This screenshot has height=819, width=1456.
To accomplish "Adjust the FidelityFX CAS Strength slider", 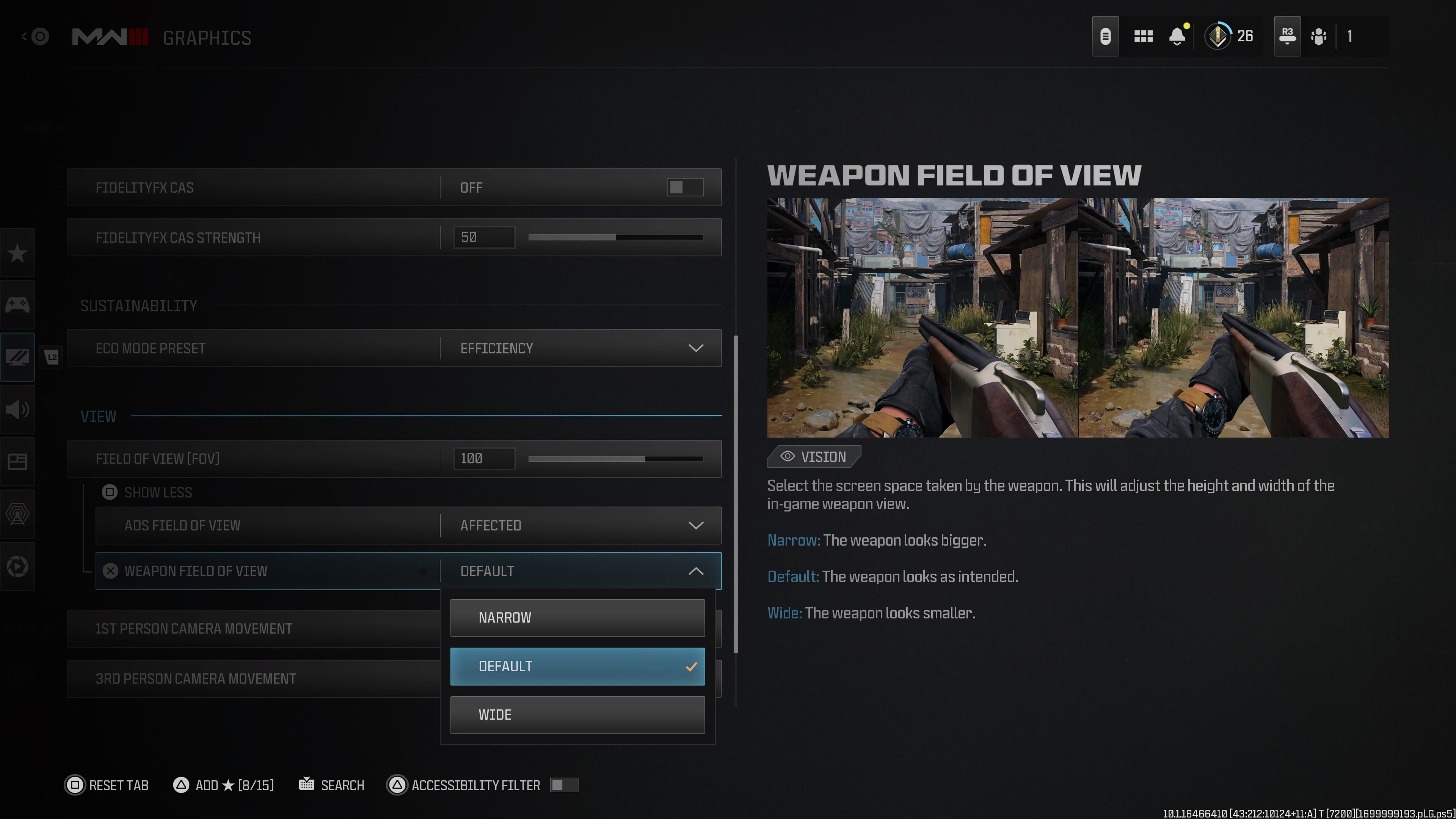I will click(x=615, y=237).
